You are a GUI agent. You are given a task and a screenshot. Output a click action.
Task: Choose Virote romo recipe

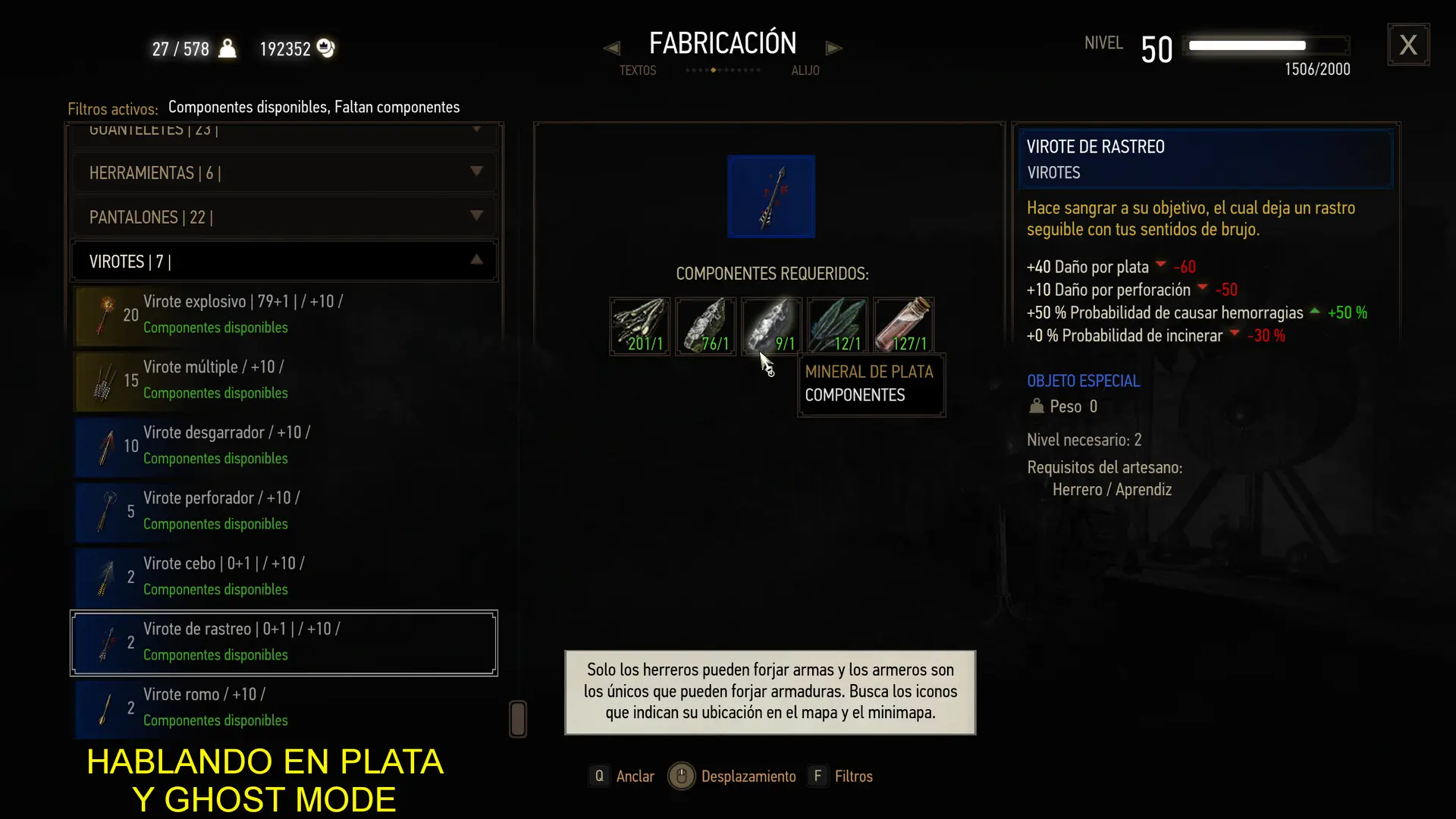click(x=285, y=708)
